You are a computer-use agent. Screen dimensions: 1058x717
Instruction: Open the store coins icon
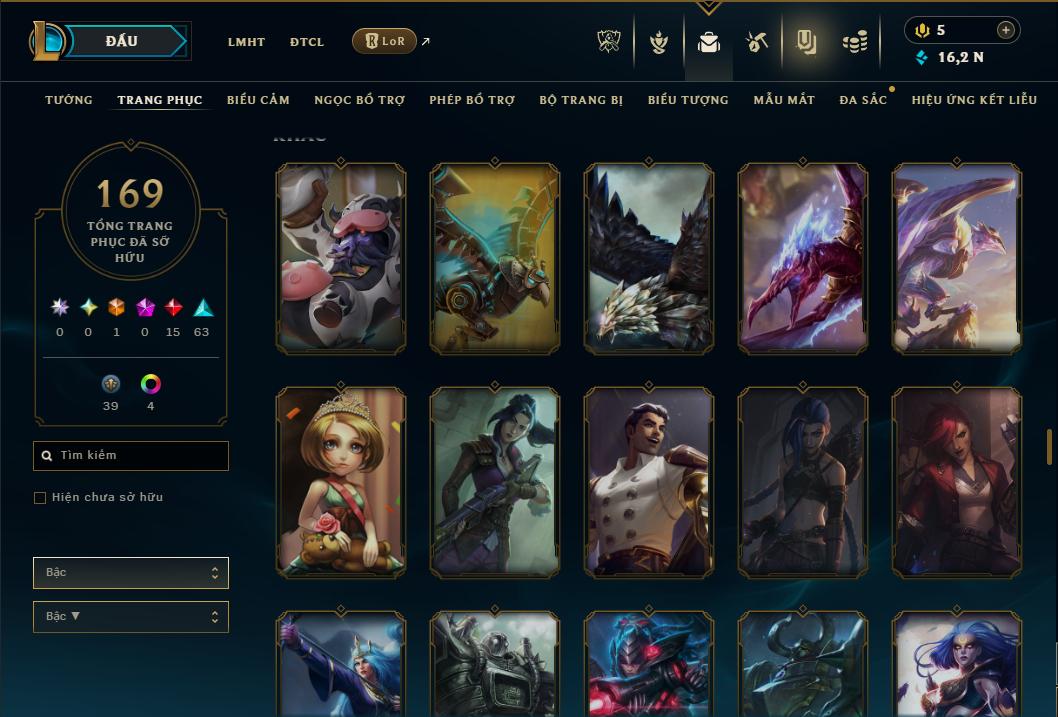[854, 42]
